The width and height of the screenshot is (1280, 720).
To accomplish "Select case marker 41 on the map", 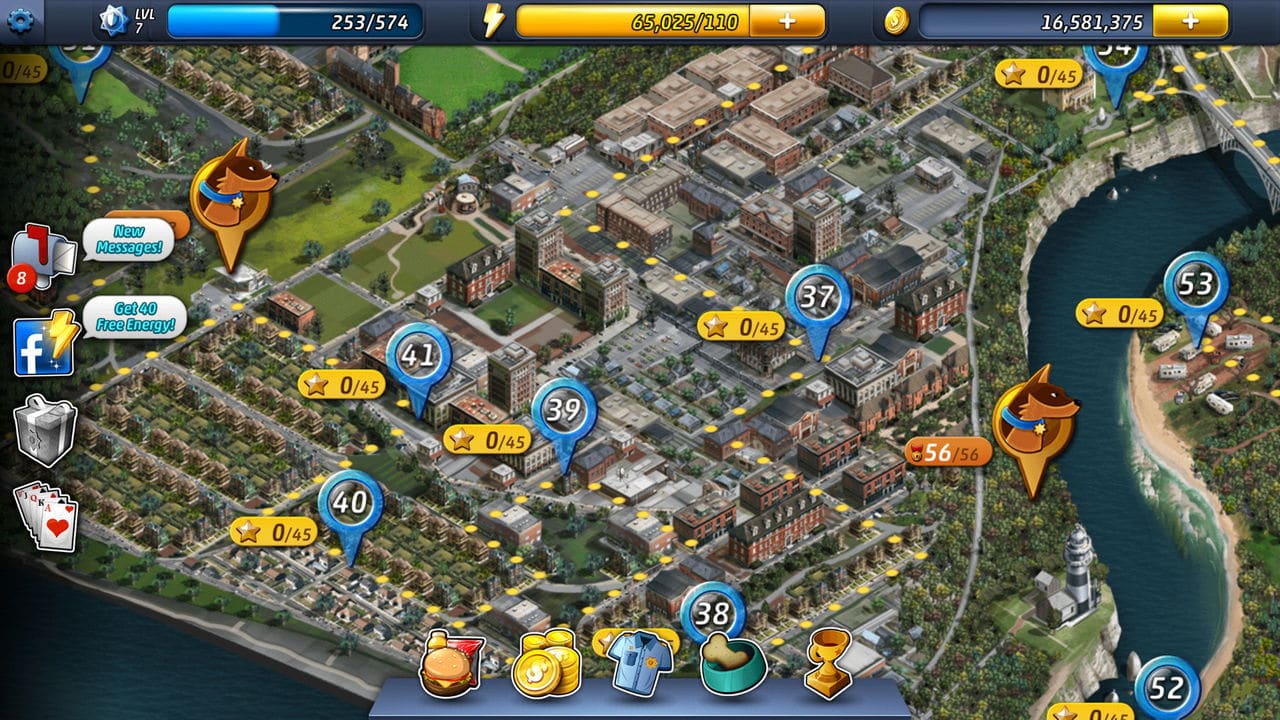I will click(418, 358).
